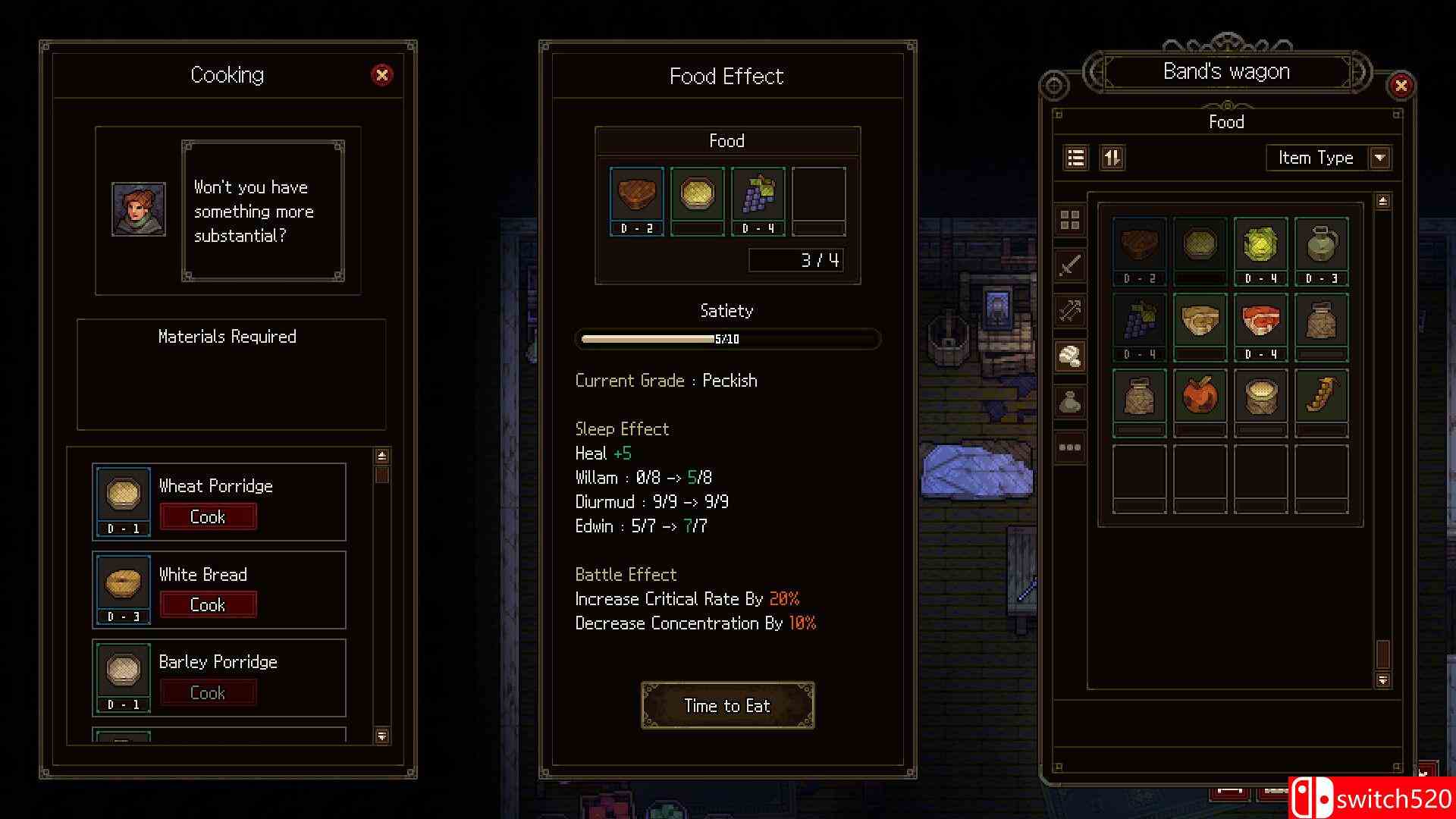Close the Cooking panel

[381, 74]
